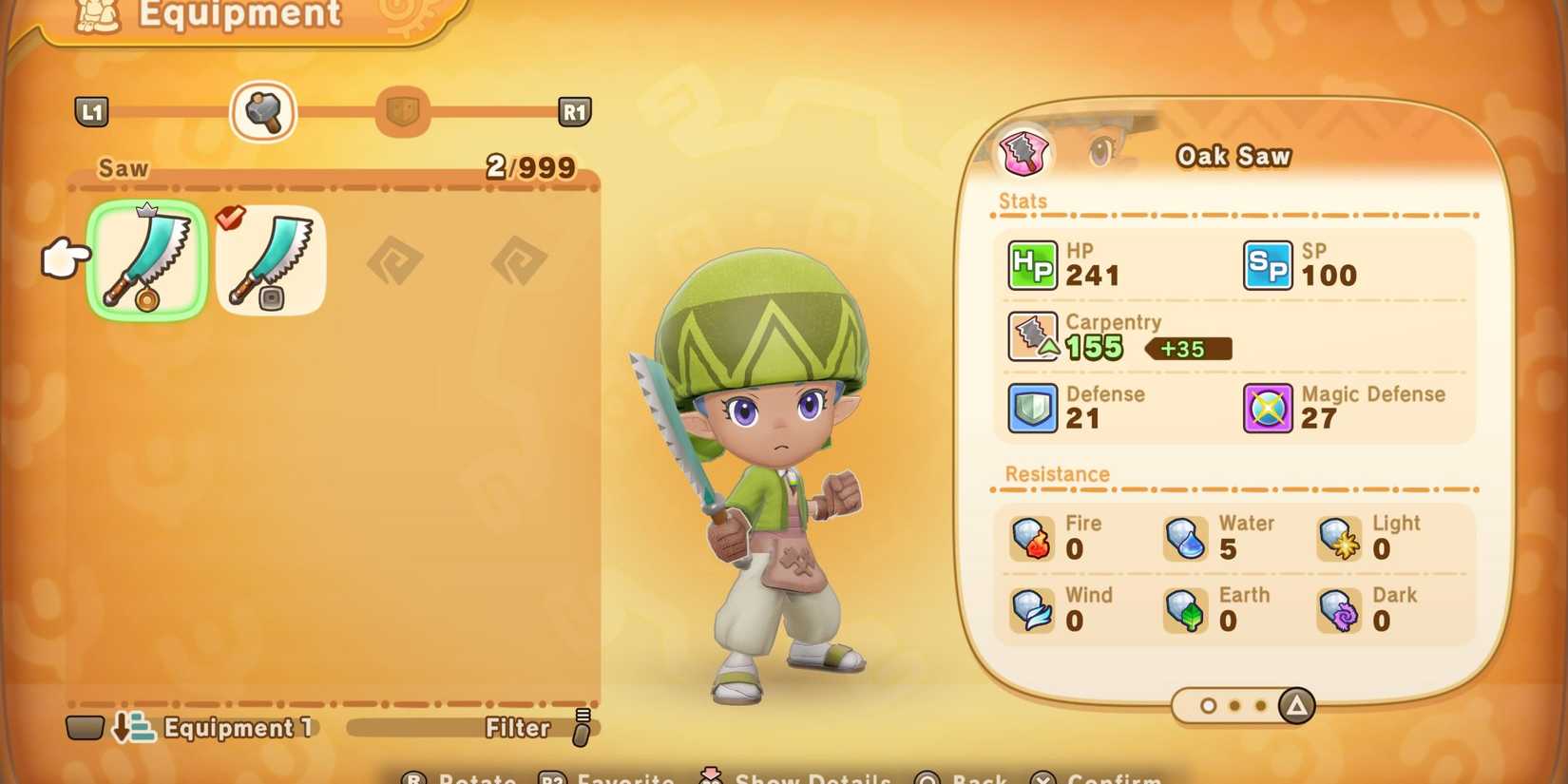Click the Defense shield icon
Image resolution: width=1568 pixels, height=784 pixels.
coord(1032,407)
